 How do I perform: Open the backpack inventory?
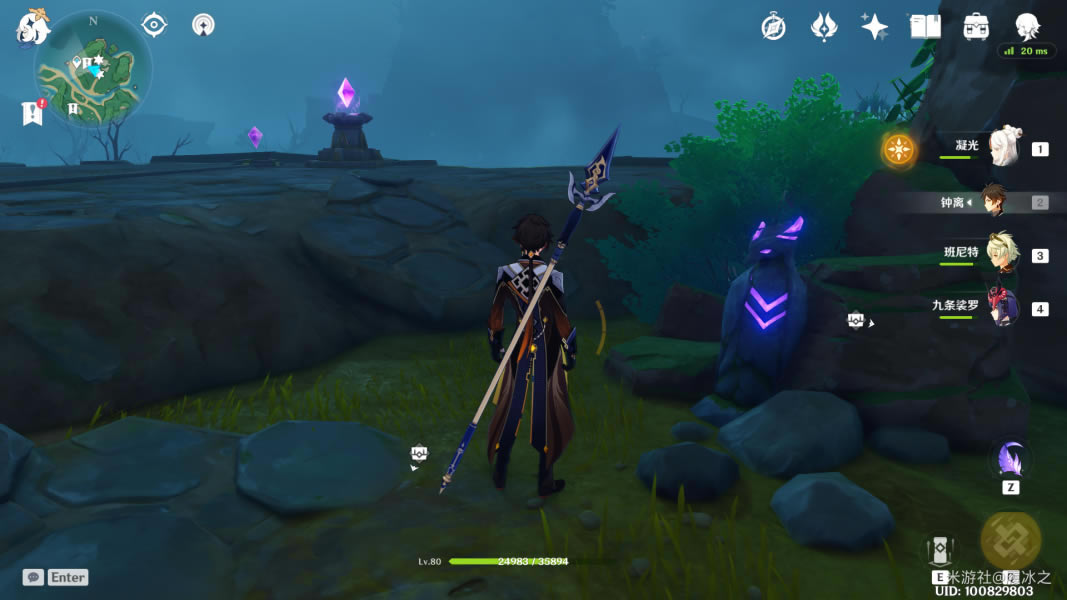976,27
